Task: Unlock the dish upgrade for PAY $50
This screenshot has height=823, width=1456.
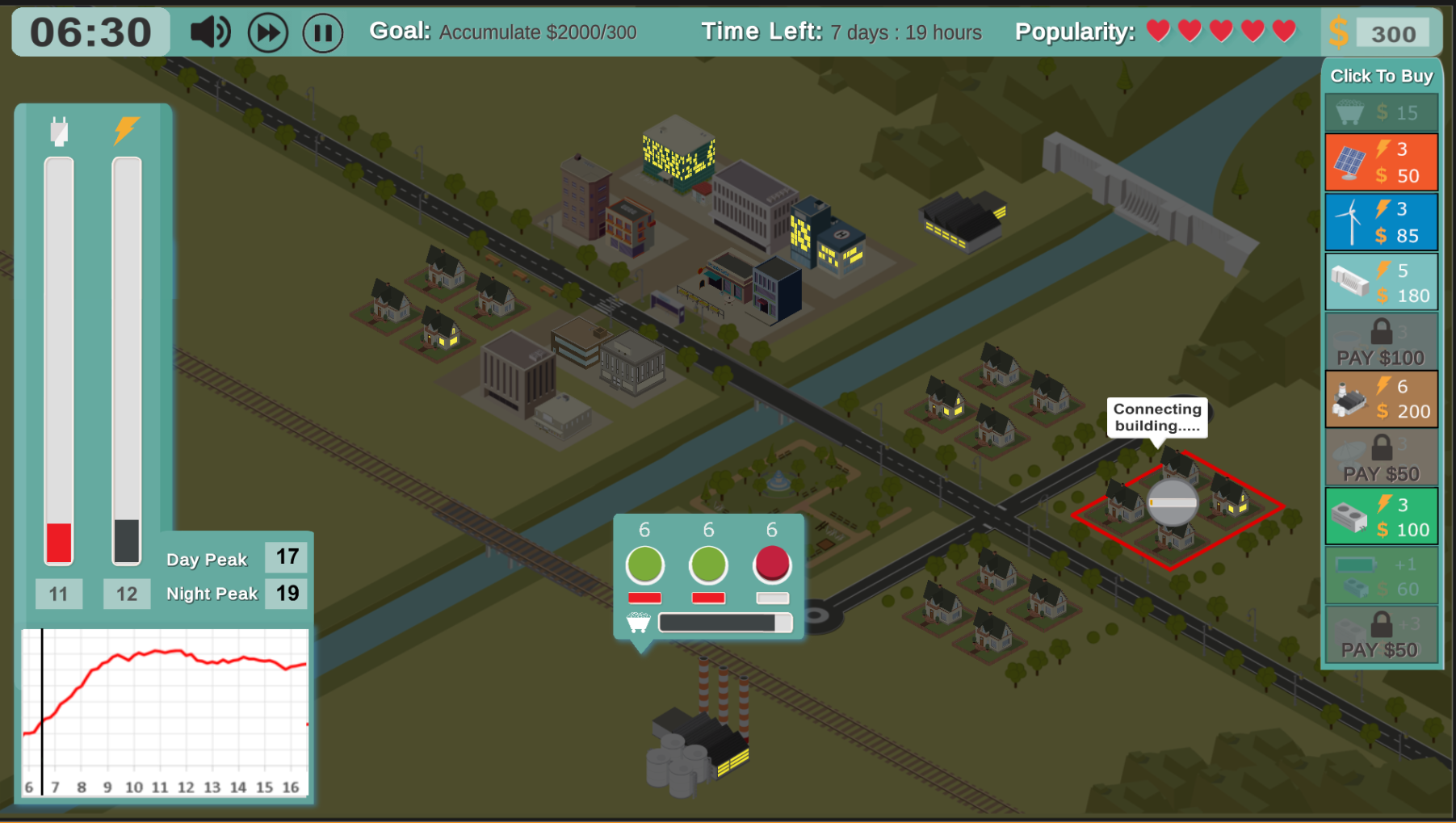Action: (x=1380, y=458)
